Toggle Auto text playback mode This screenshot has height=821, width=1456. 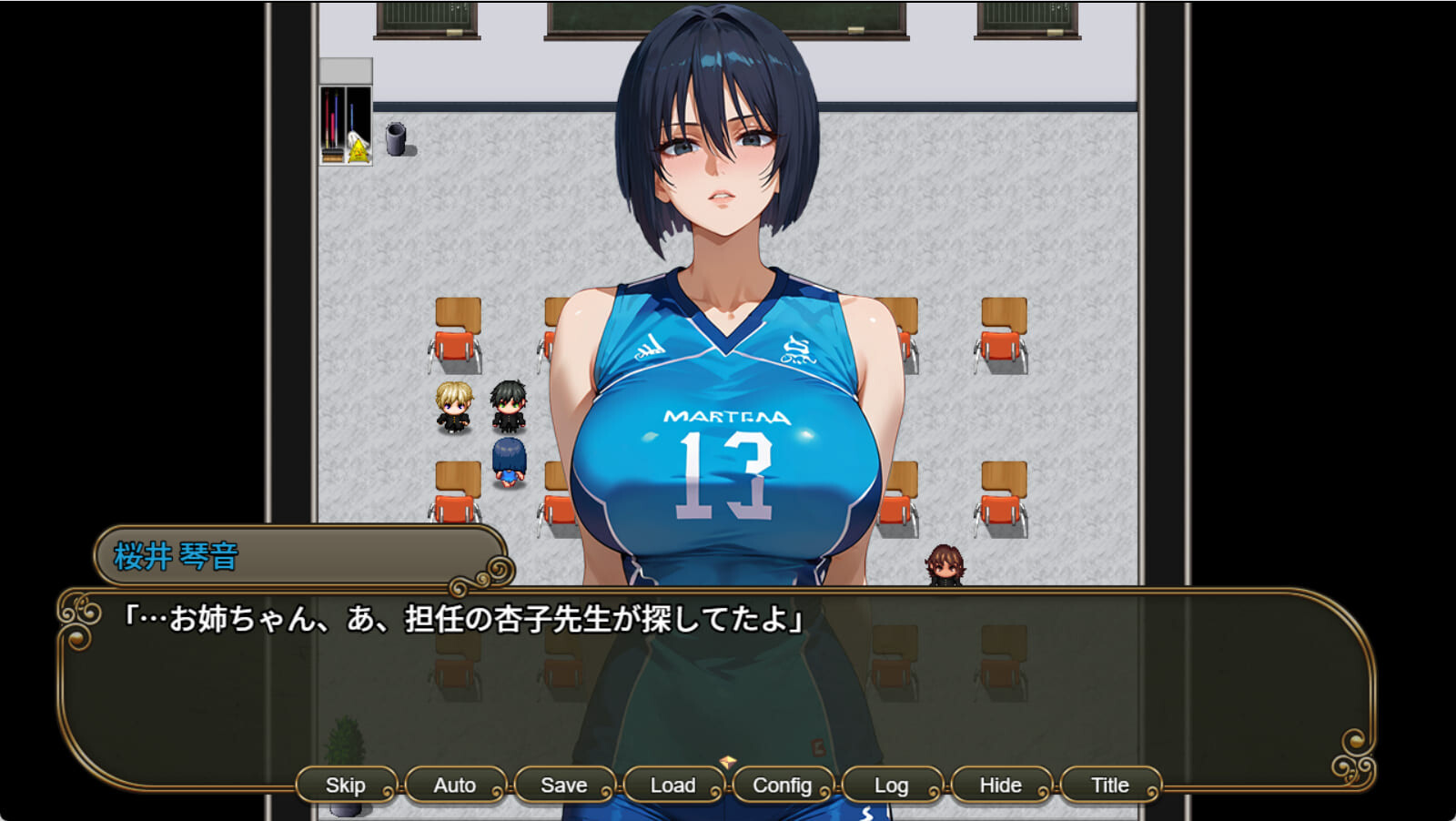coord(455,784)
